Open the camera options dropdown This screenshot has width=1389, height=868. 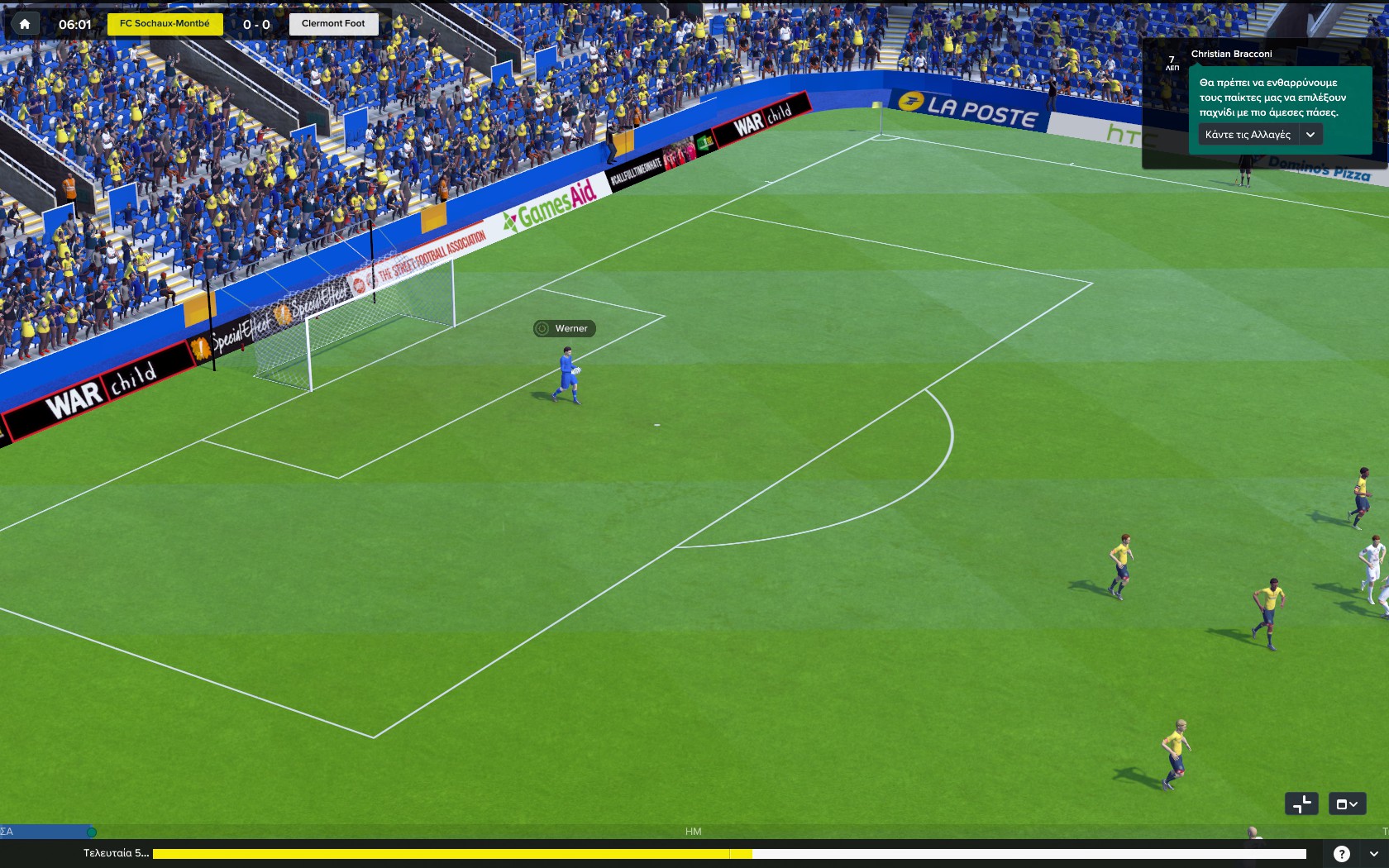click(x=1347, y=804)
